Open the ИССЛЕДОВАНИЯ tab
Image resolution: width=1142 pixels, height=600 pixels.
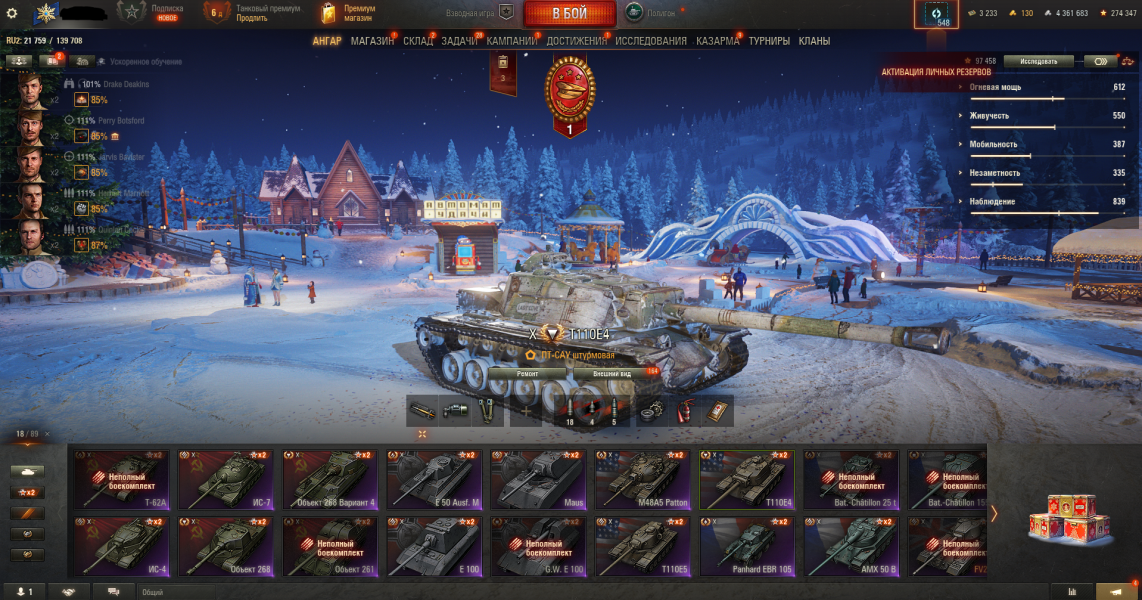coord(651,41)
